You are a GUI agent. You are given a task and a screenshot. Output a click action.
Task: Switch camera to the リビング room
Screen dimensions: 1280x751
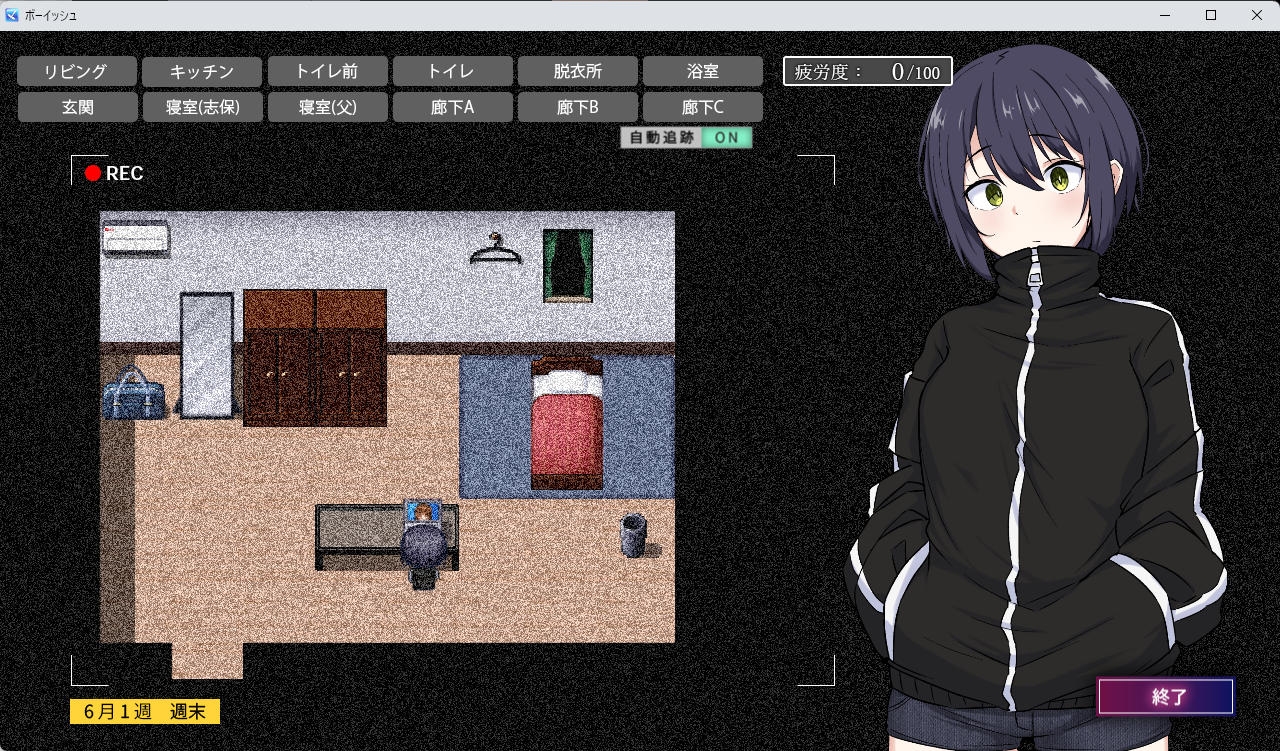click(x=76, y=71)
